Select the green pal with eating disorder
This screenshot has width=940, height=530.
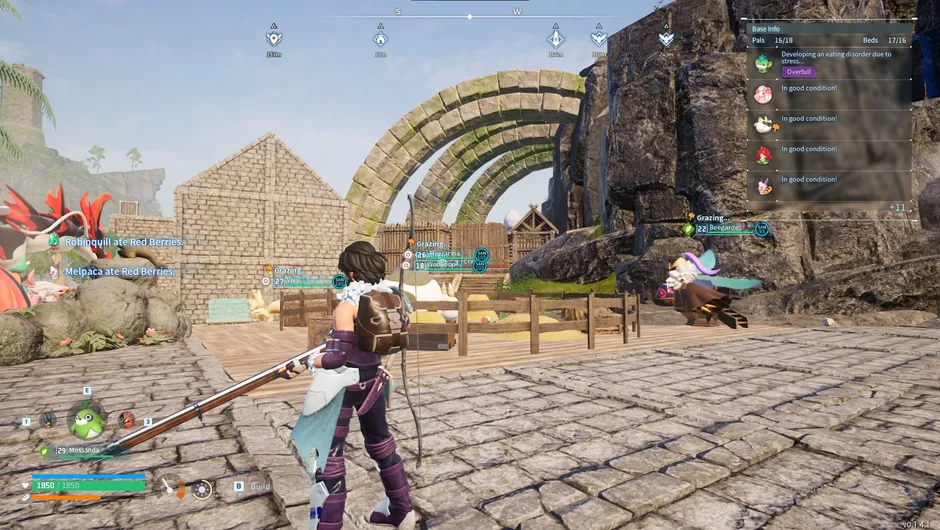(x=763, y=64)
